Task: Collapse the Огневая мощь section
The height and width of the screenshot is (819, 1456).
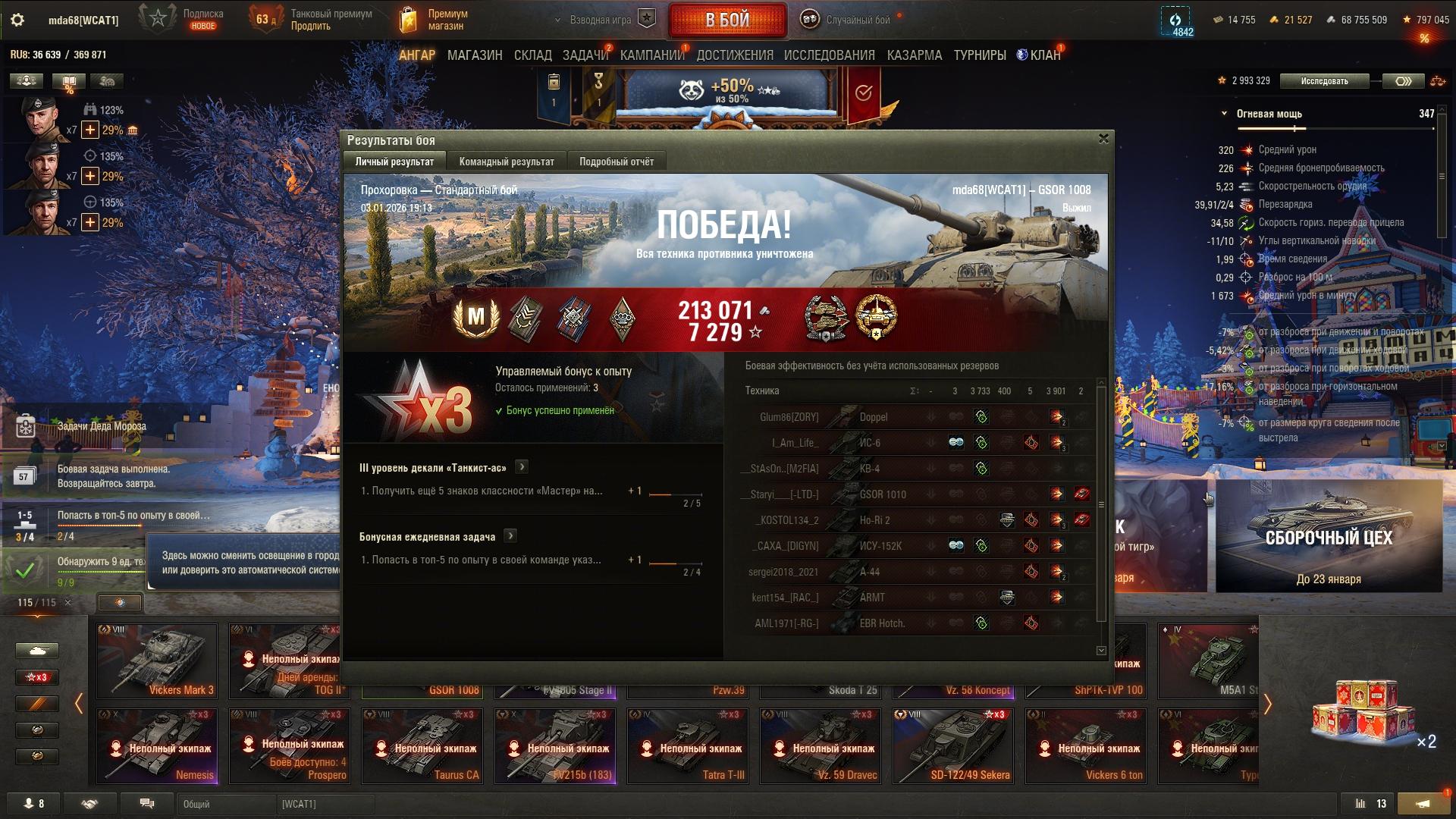Action: (x=1224, y=114)
